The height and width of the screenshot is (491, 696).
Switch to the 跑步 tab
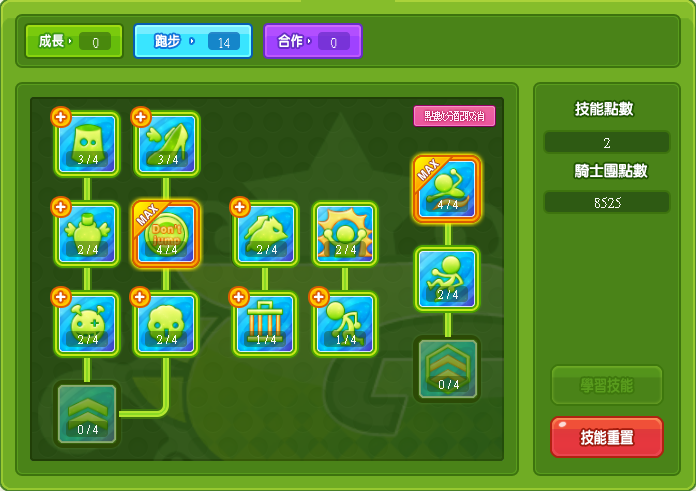(193, 42)
